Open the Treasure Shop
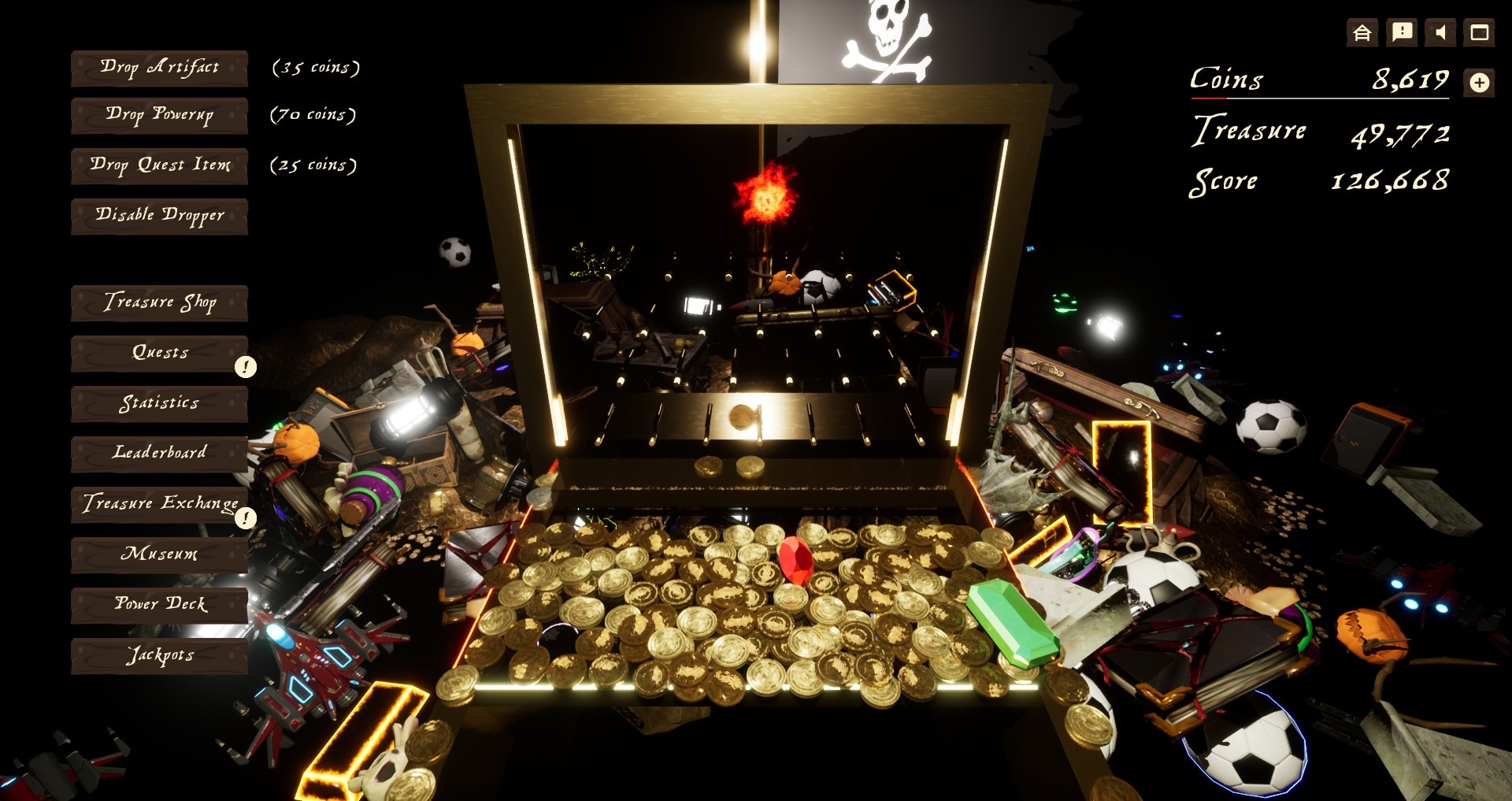The width and height of the screenshot is (1512, 801). 158,303
